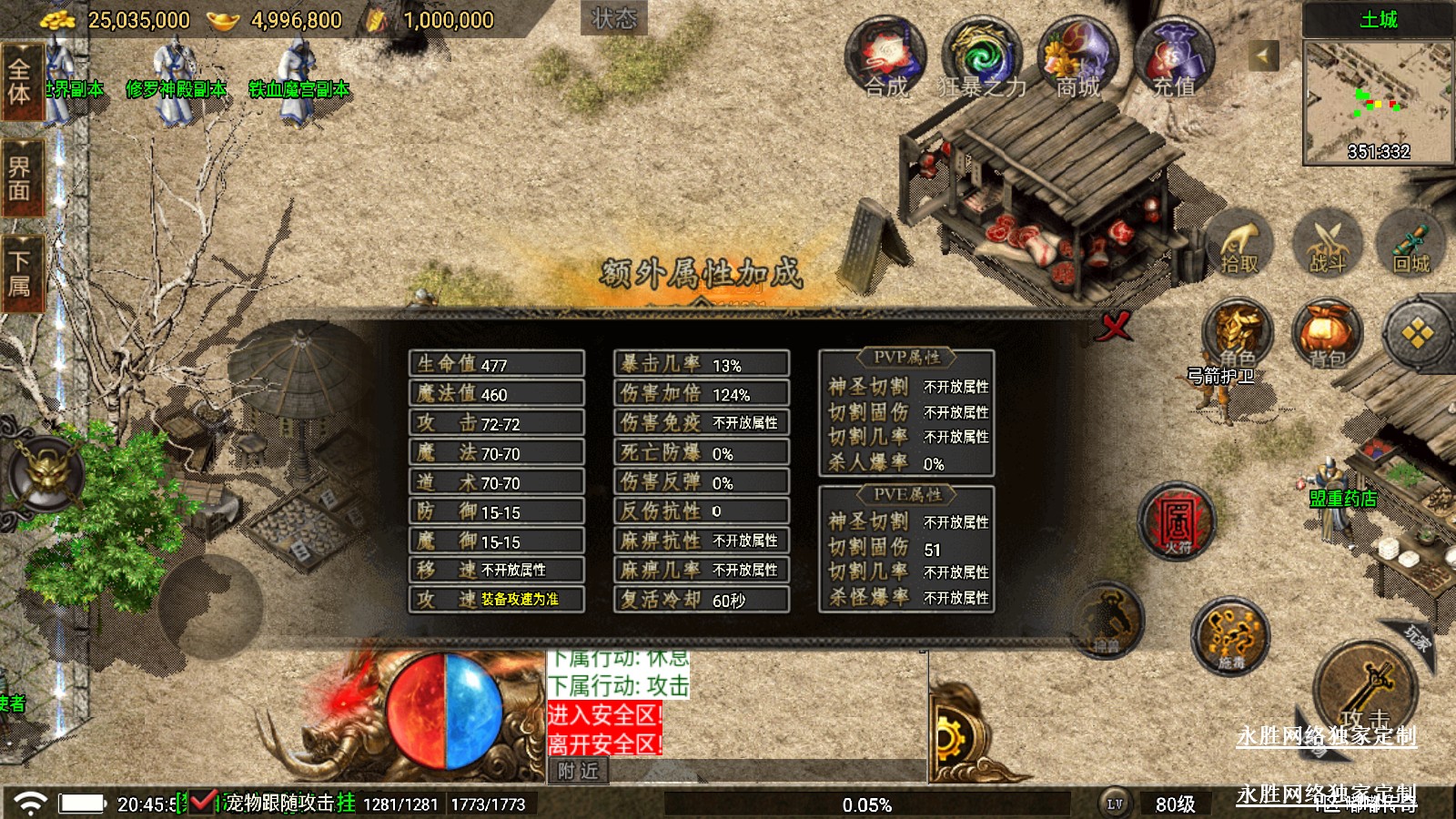
Task: Open the 状态 status button
Action: (x=613, y=18)
